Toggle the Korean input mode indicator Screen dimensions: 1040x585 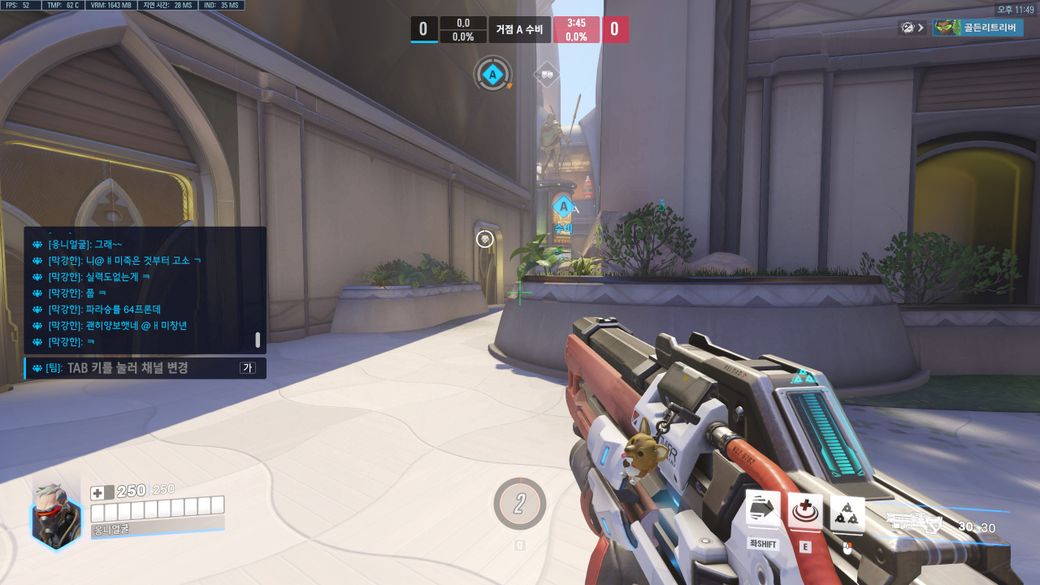247,368
